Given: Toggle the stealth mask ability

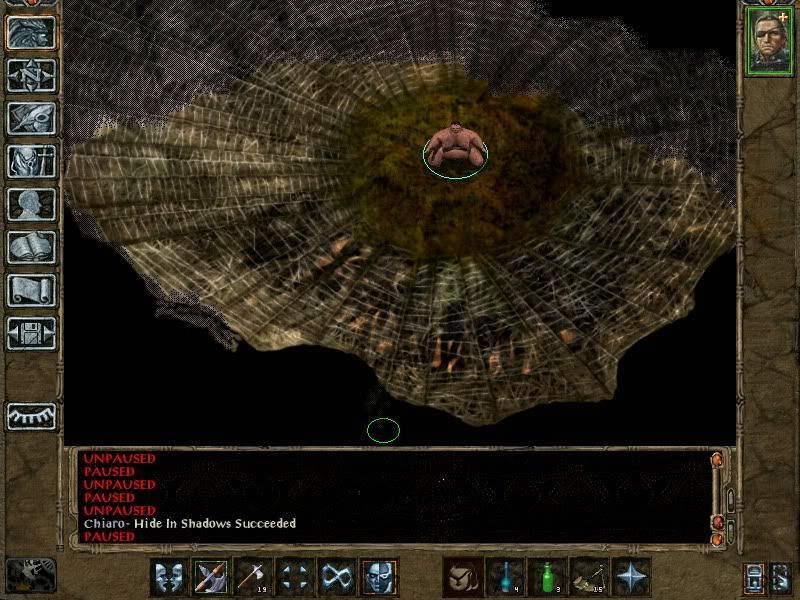Looking at the screenshot, I should tap(379, 577).
